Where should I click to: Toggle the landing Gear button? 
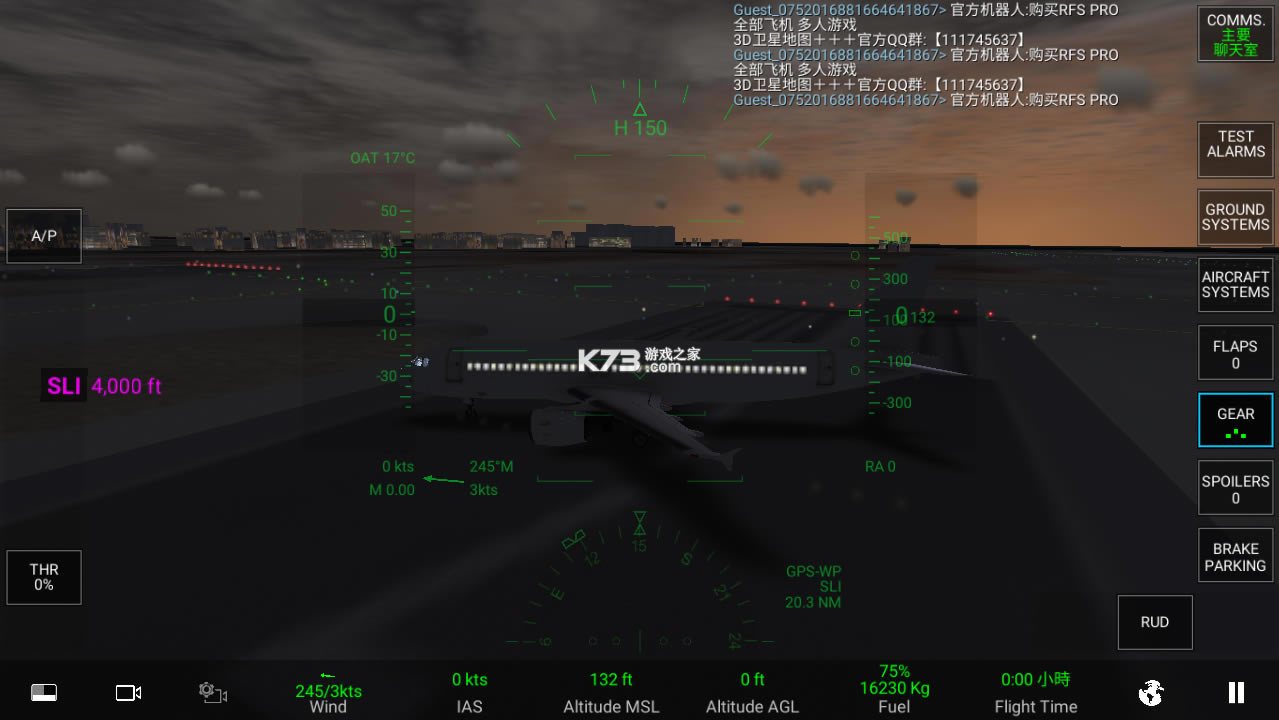[x=1235, y=420]
